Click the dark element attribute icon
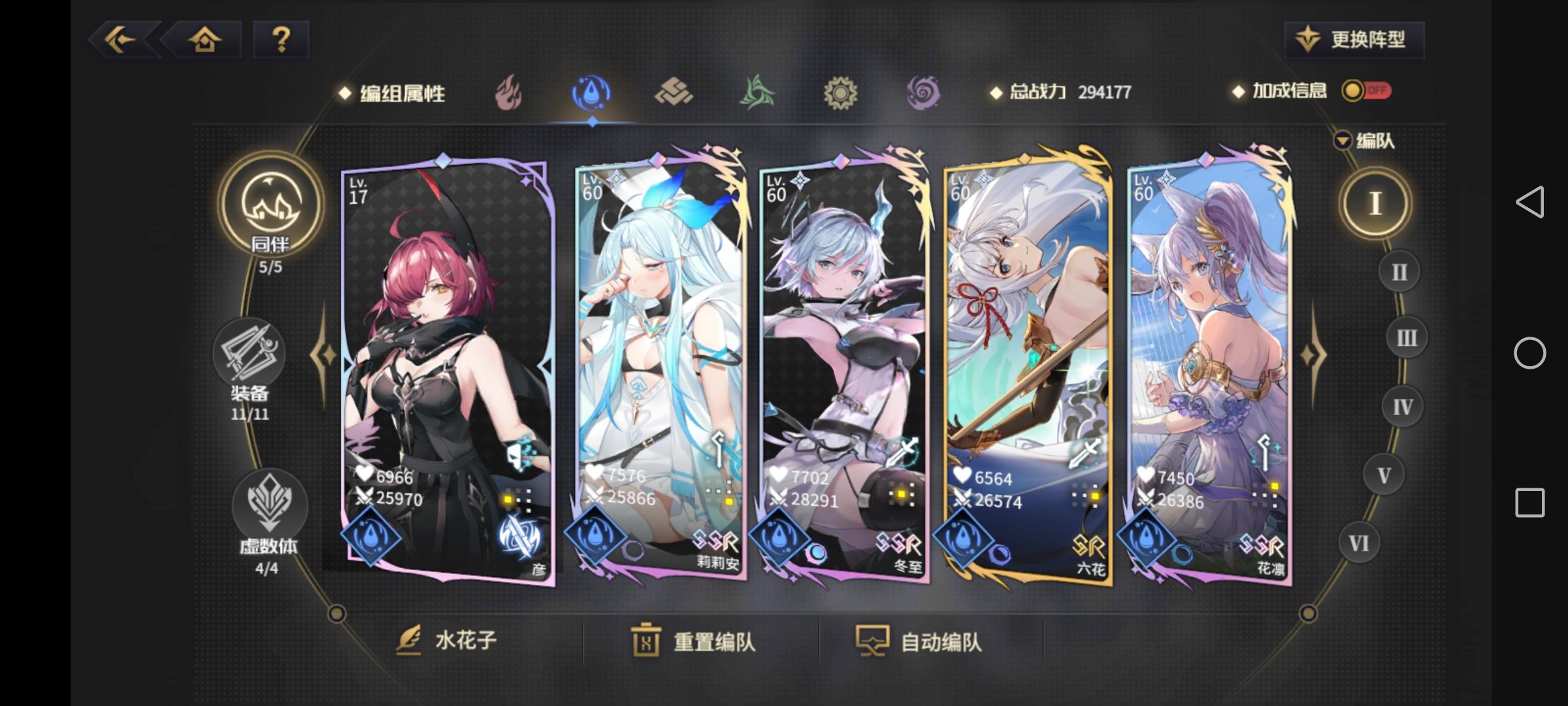Screen dimensions: 1568x706 pyautogui.click(x=924, y=93)
